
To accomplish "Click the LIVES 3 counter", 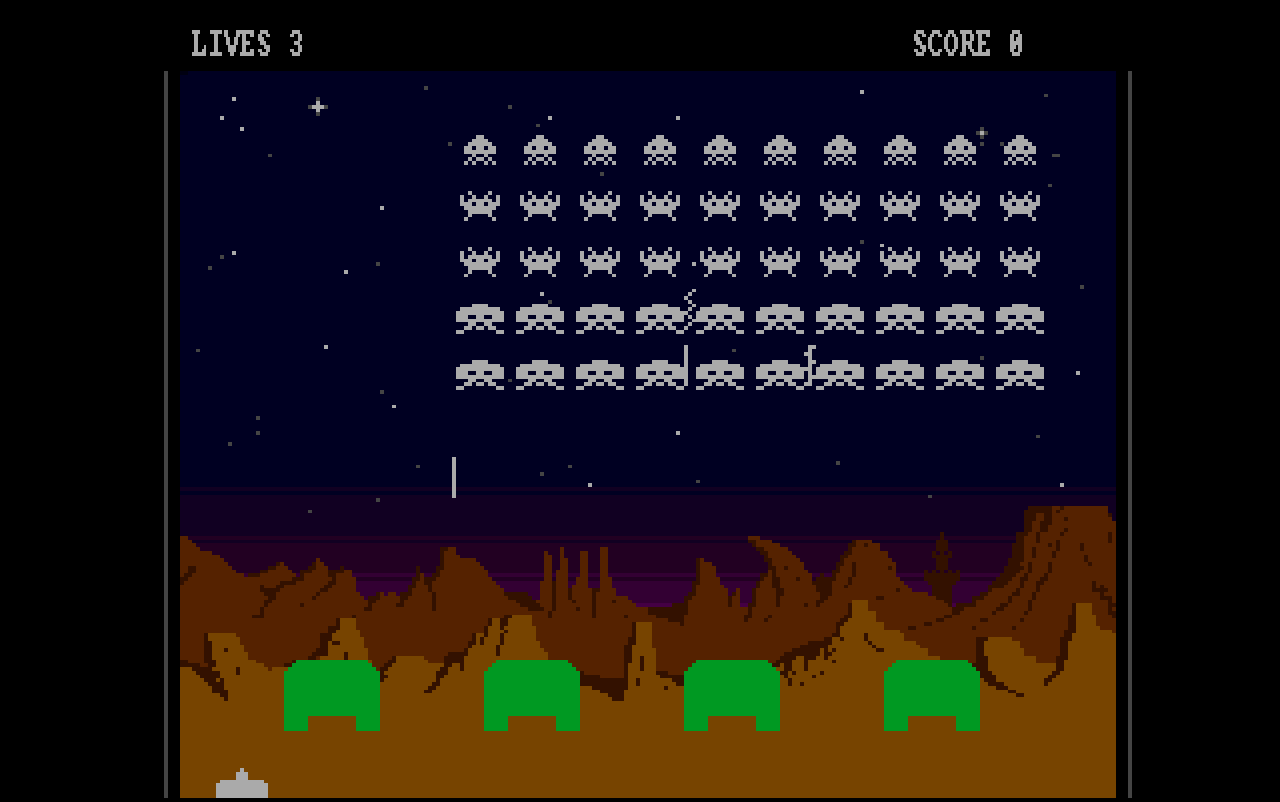I will (x=248, y=43).
